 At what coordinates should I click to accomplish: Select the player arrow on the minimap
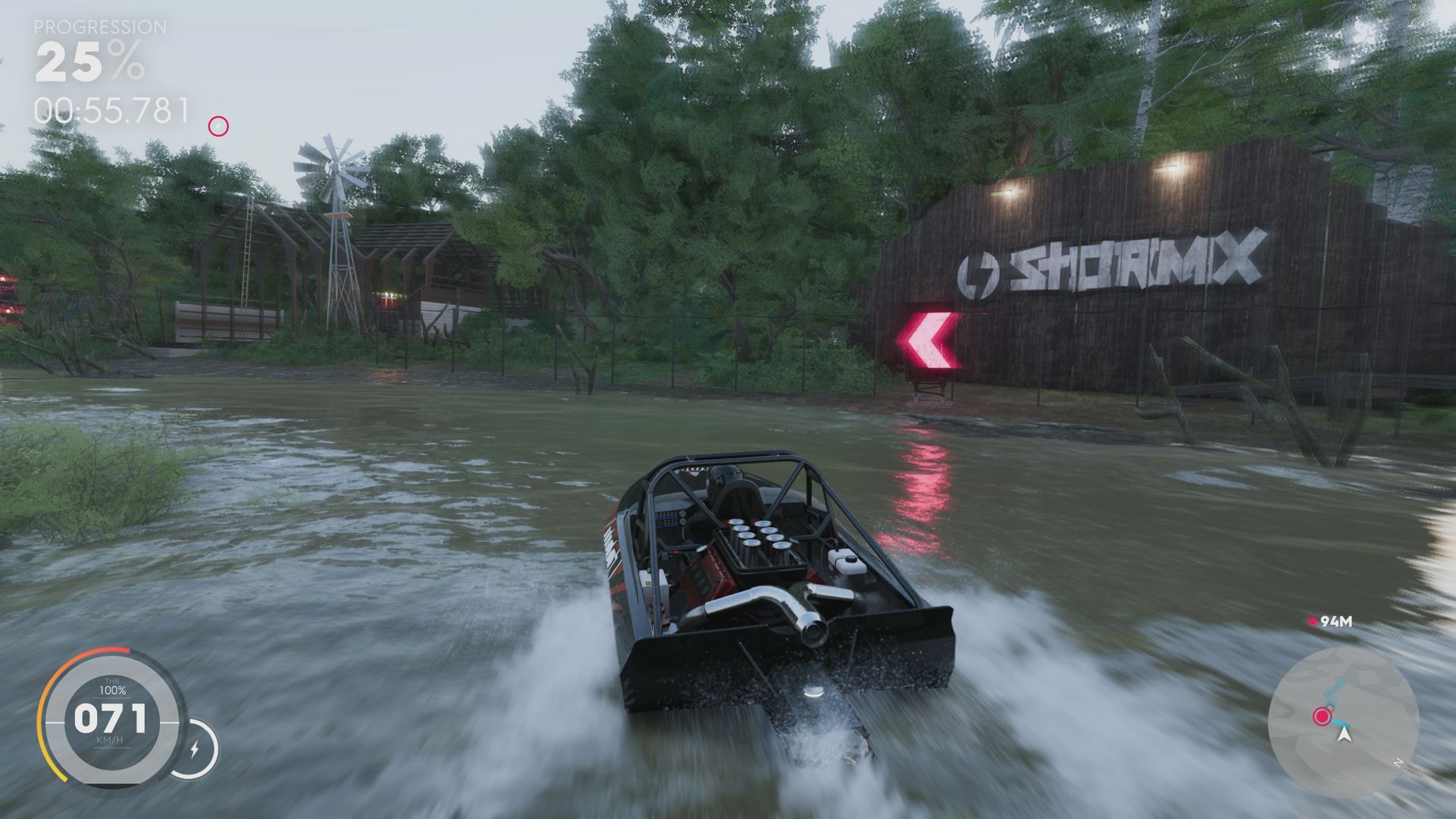point(1344,736)
